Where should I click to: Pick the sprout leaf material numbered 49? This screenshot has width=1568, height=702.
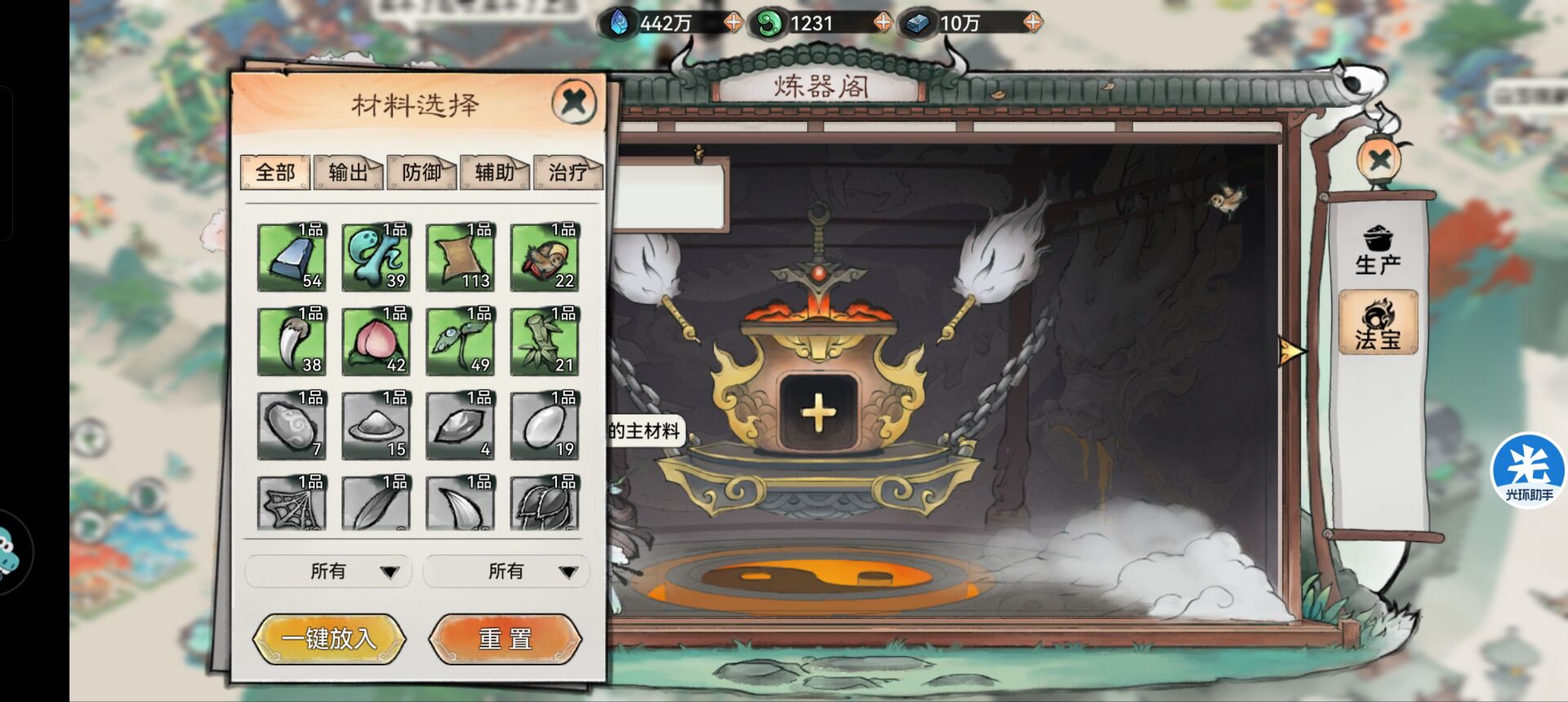(461, 341)
